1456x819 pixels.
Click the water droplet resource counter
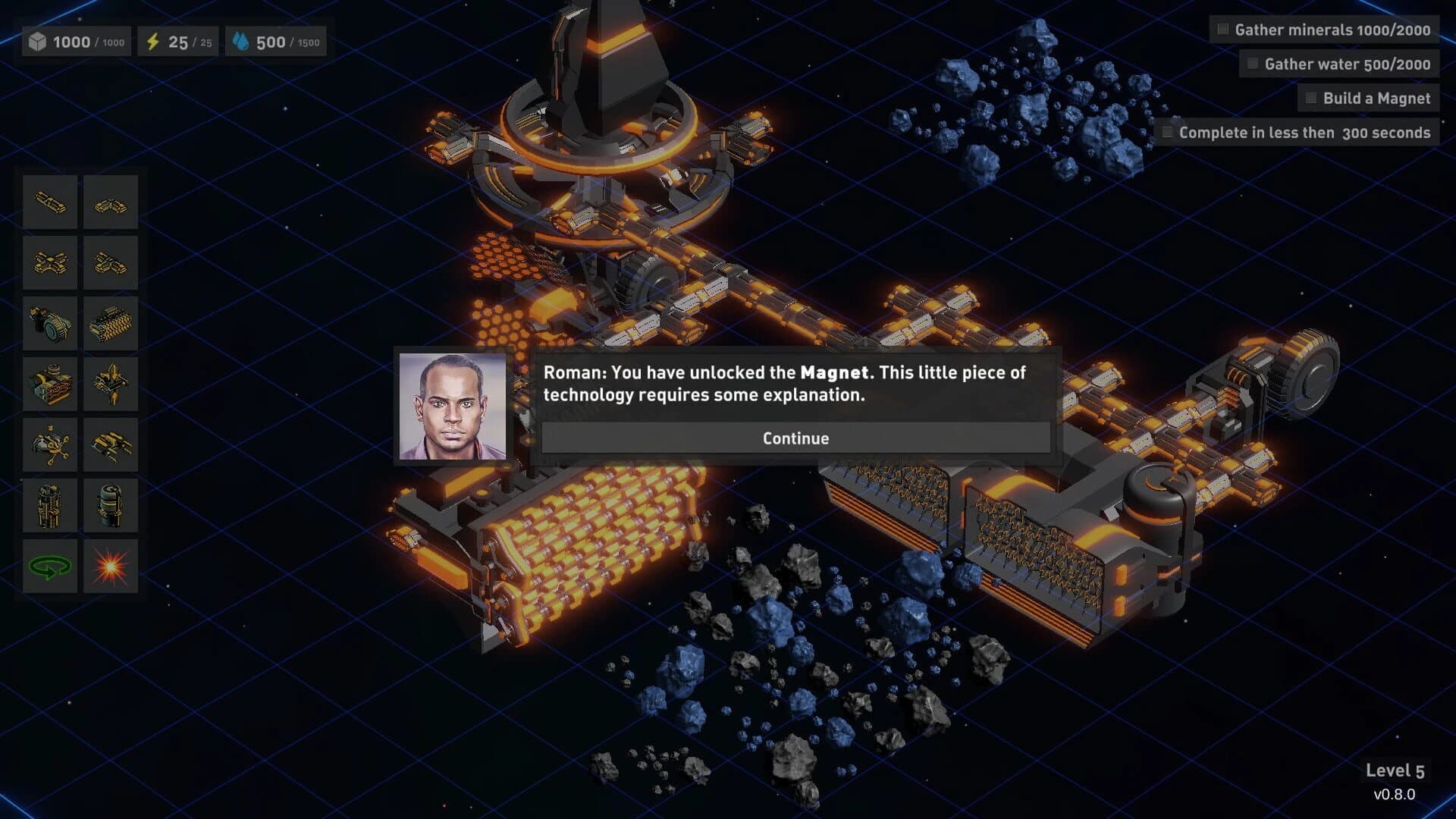coord(276,42)
